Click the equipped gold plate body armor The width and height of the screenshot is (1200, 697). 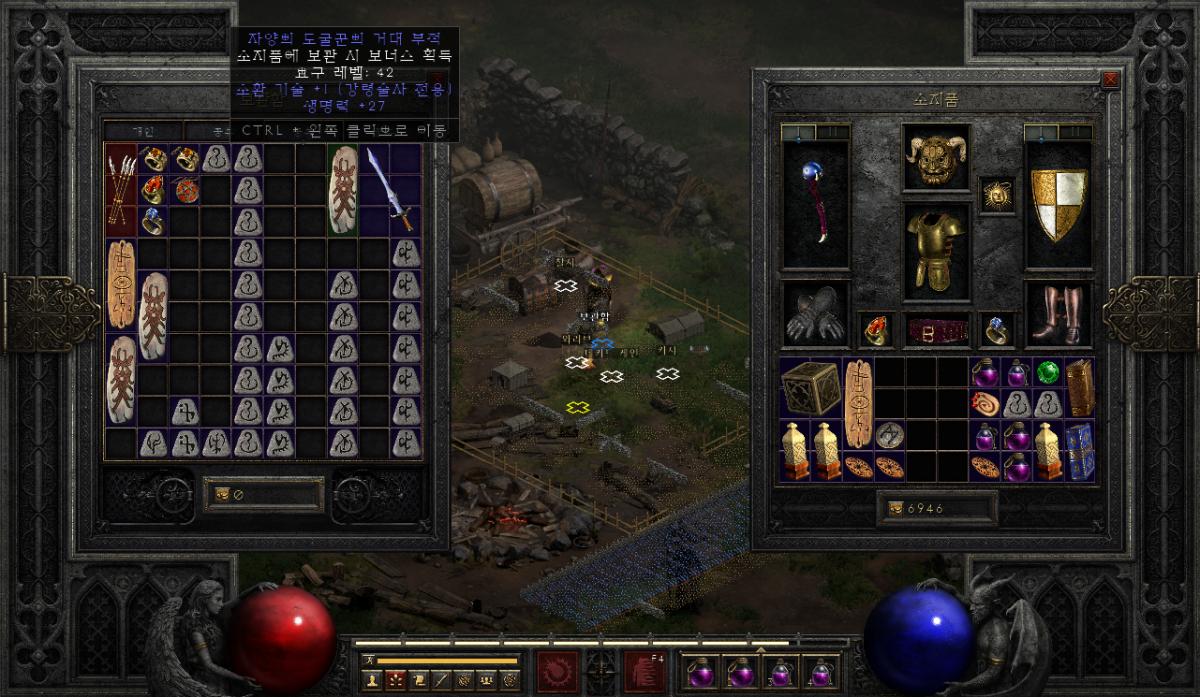(937, 249)
